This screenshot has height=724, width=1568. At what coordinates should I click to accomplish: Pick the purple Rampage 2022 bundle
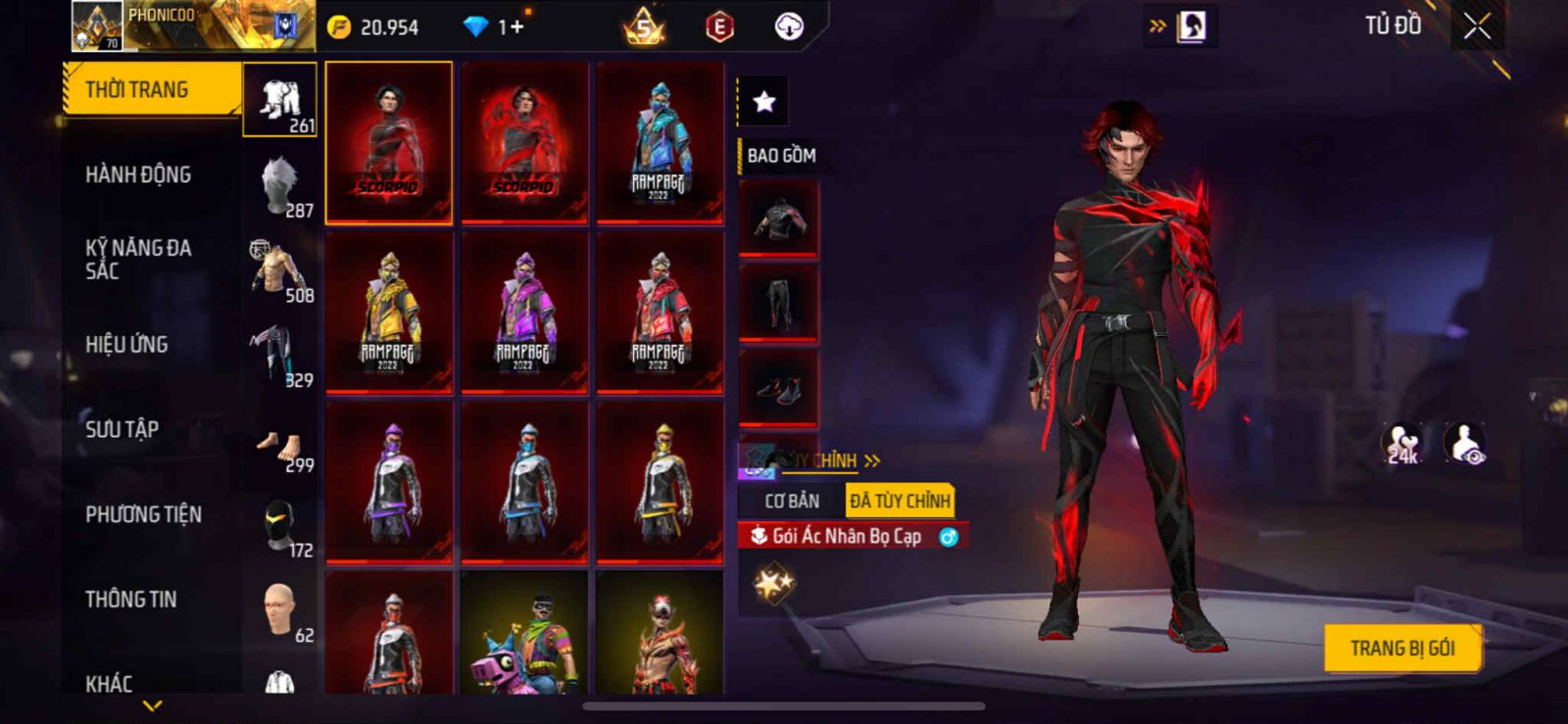[524, 313]
